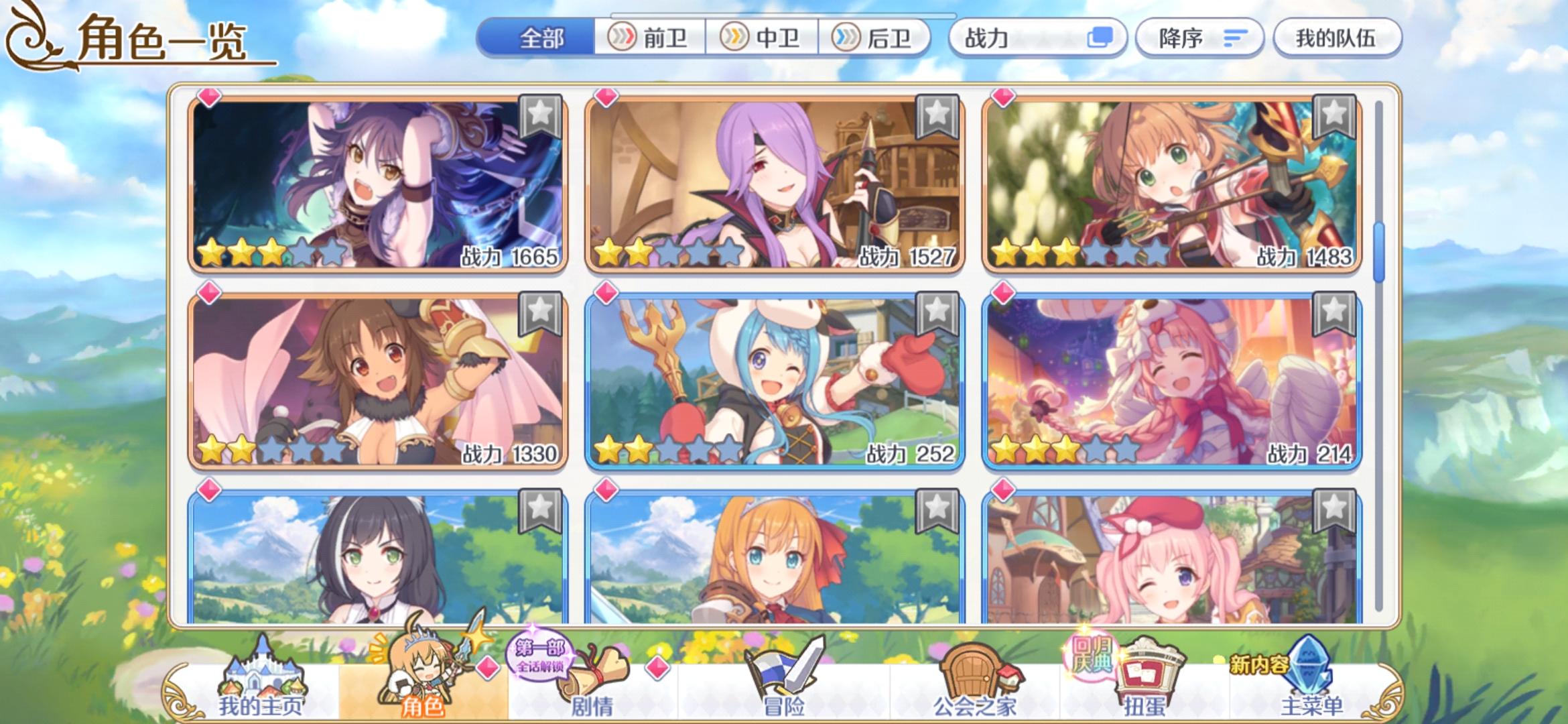The width and height of the screenshot is (1568, 724).
Task: Open the 降序 sort order selector
Action: [x=1199, y=38]
